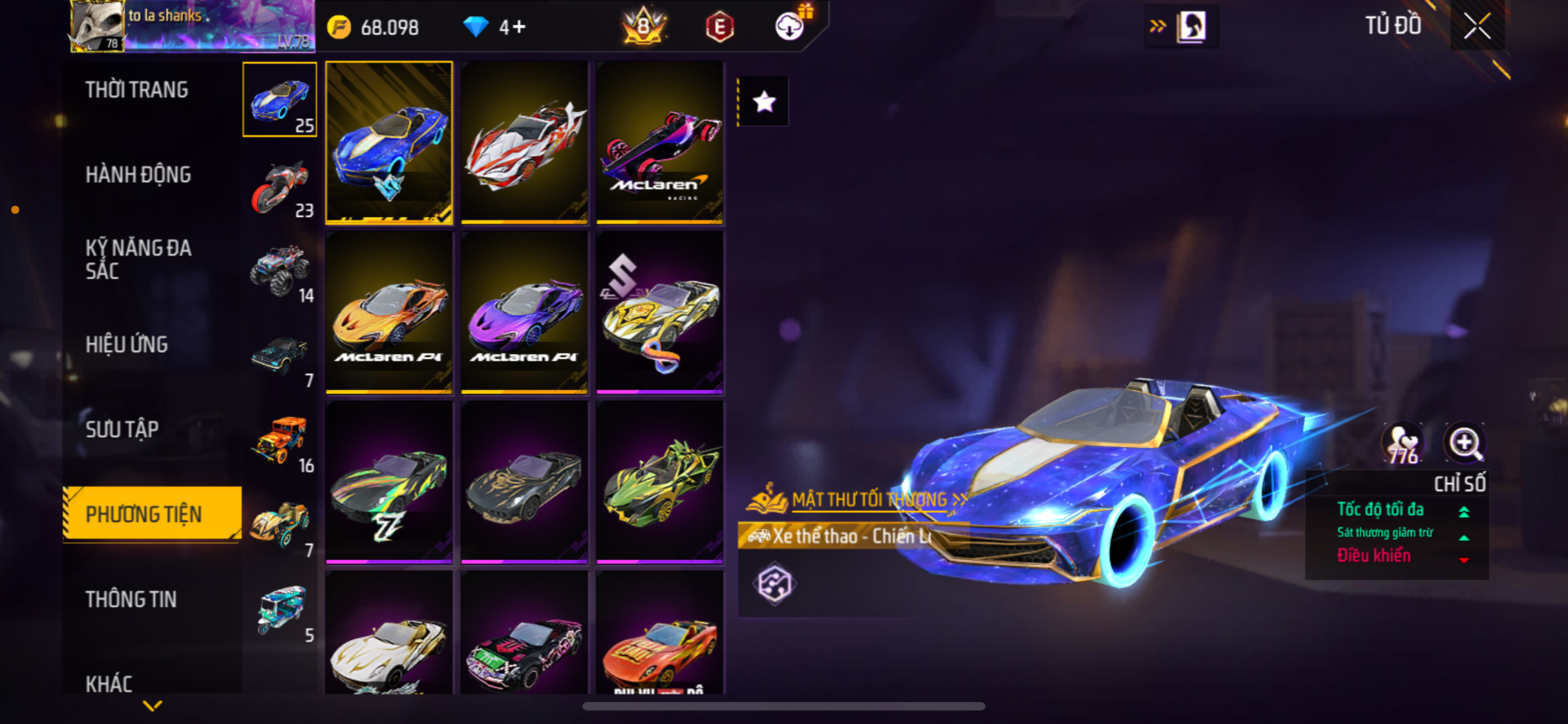Switch to the Hành Động tab
The image size is (1568, 724).
click(138, 175)
